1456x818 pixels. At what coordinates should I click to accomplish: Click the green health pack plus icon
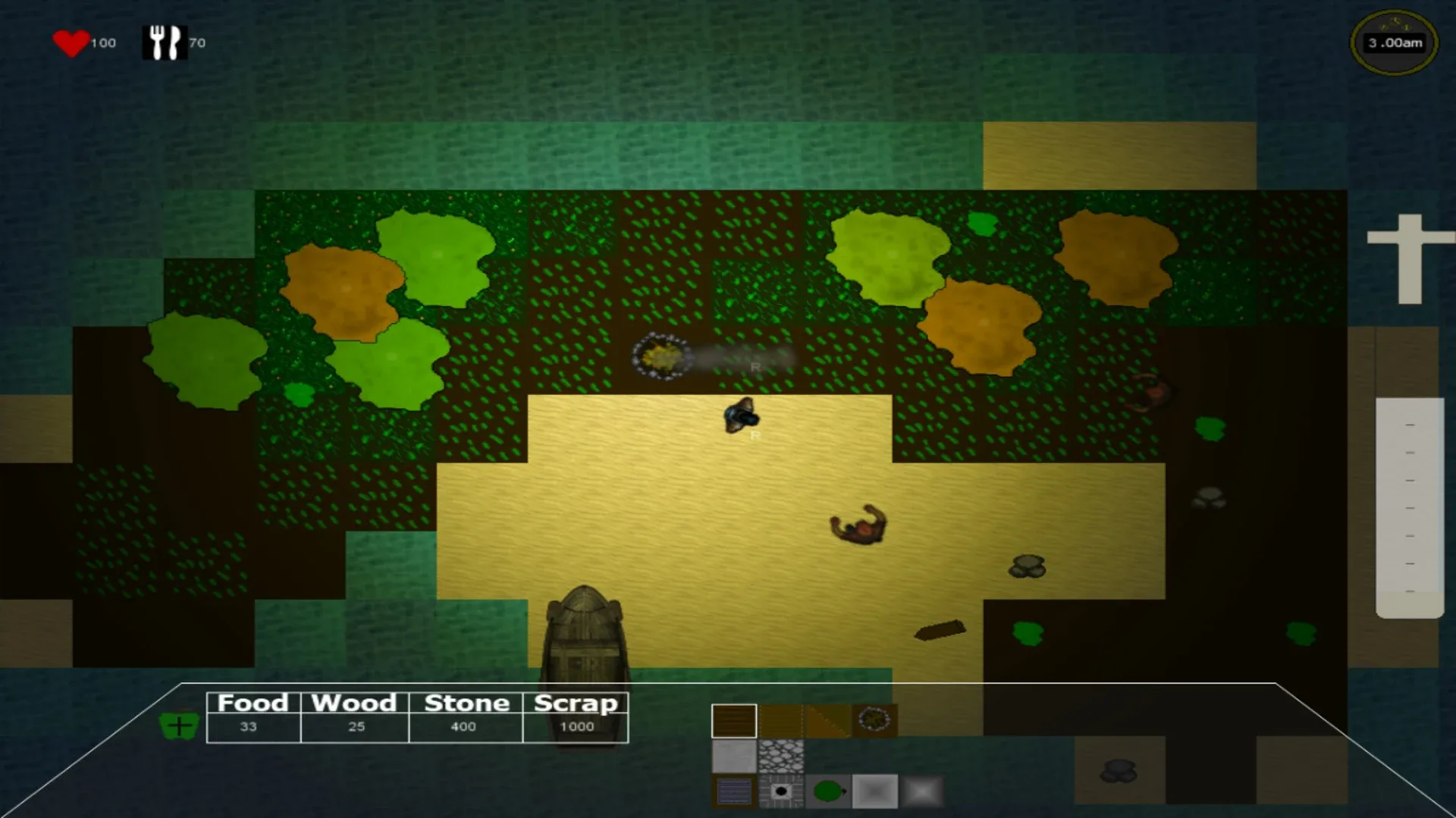tap(180, 726)
